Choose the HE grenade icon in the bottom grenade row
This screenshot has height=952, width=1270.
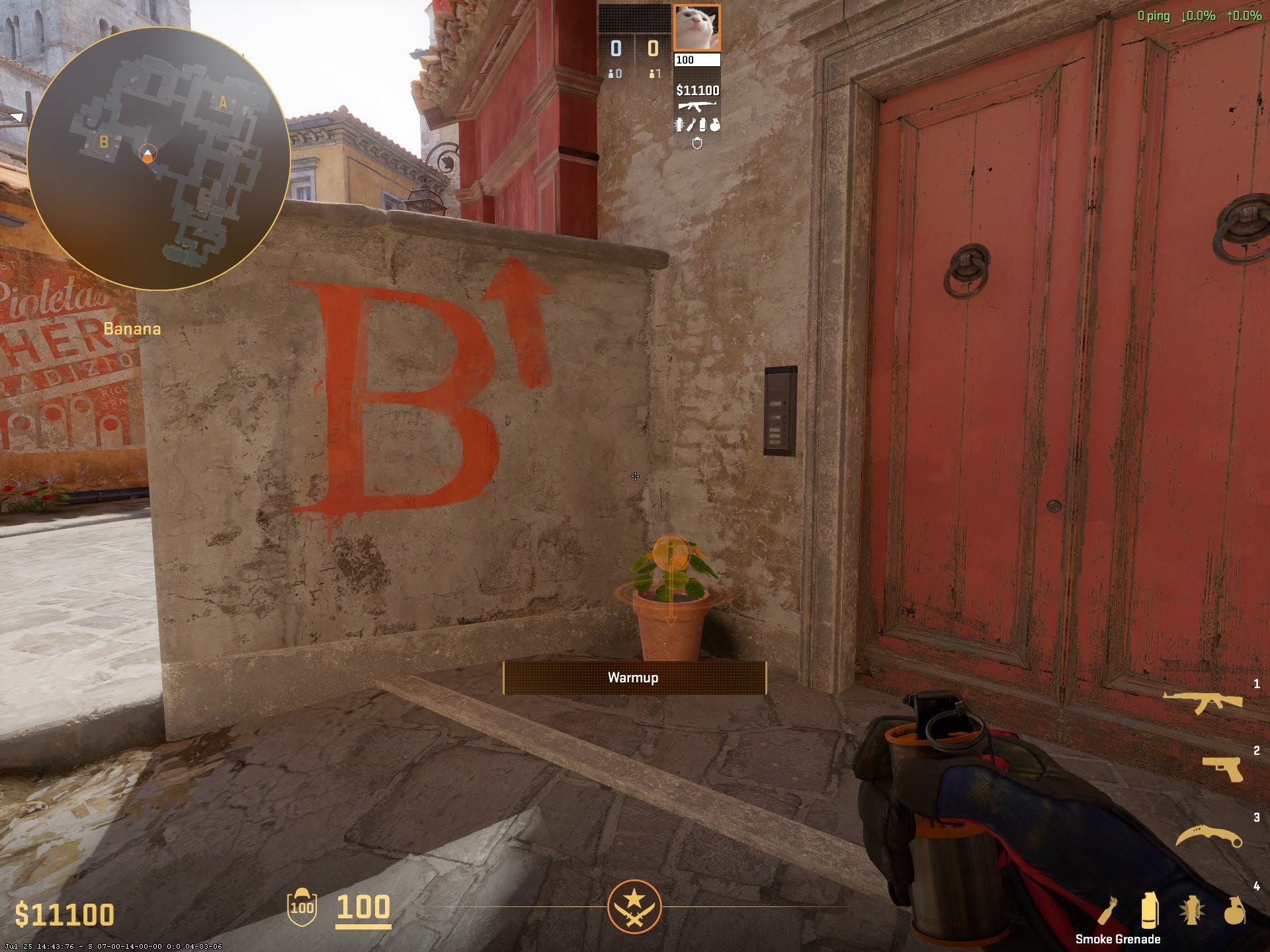pos(1234,912)
